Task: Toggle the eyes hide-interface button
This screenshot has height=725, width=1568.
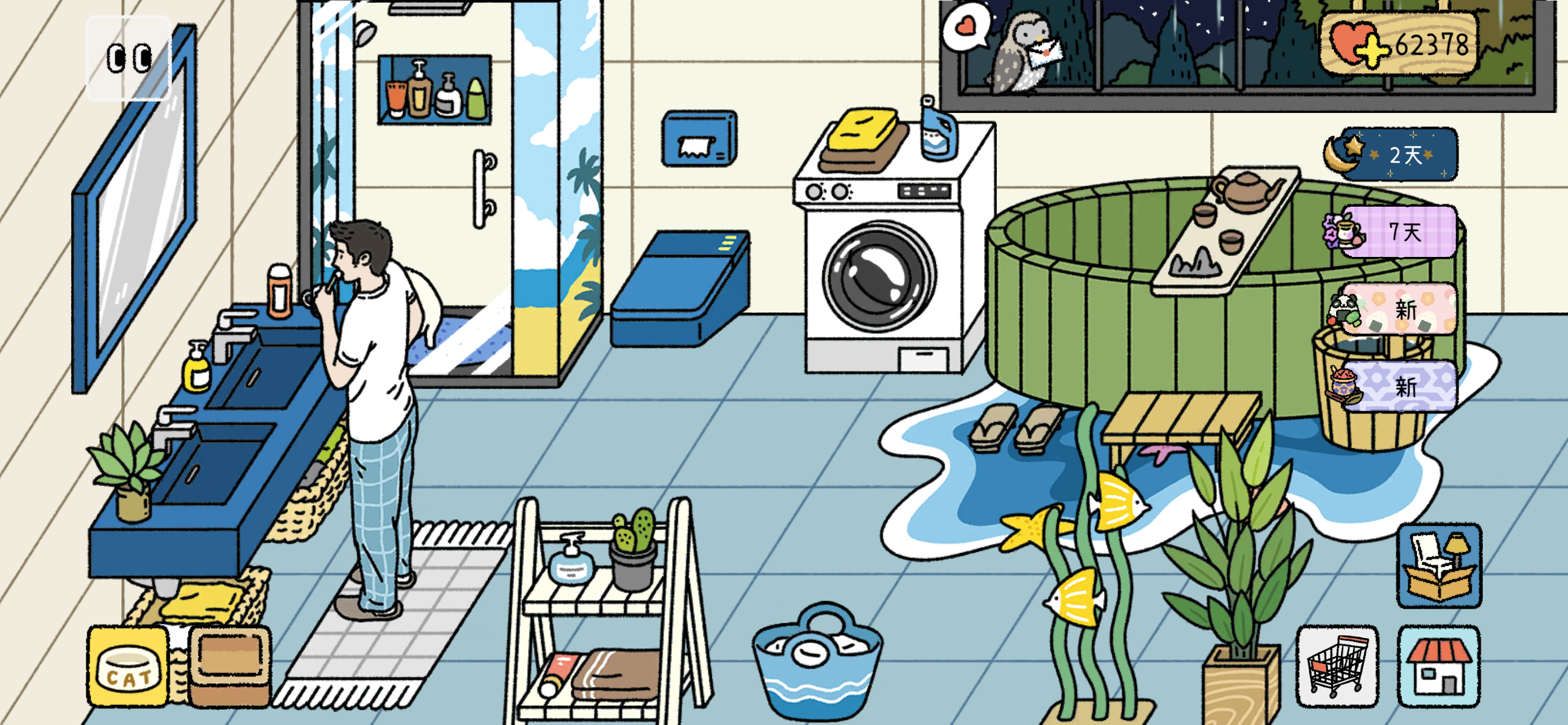Action: pyautogui.click(x=129, y=58)
